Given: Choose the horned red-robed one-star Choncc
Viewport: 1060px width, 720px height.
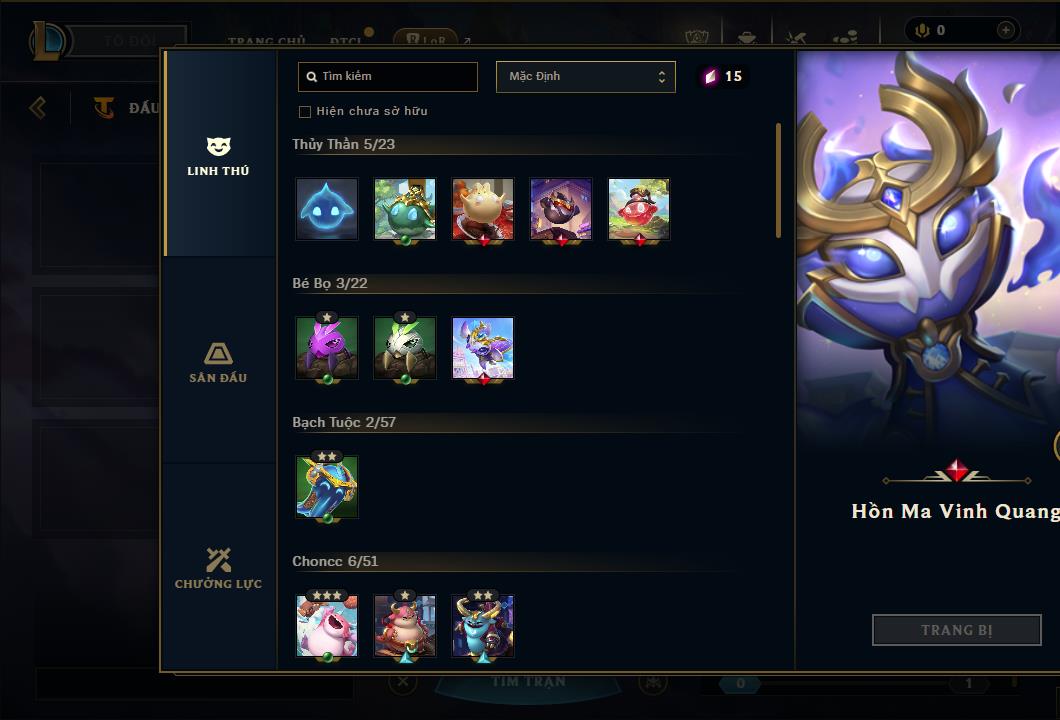Looking at the screenshot, I should click(x=405, y=626).
